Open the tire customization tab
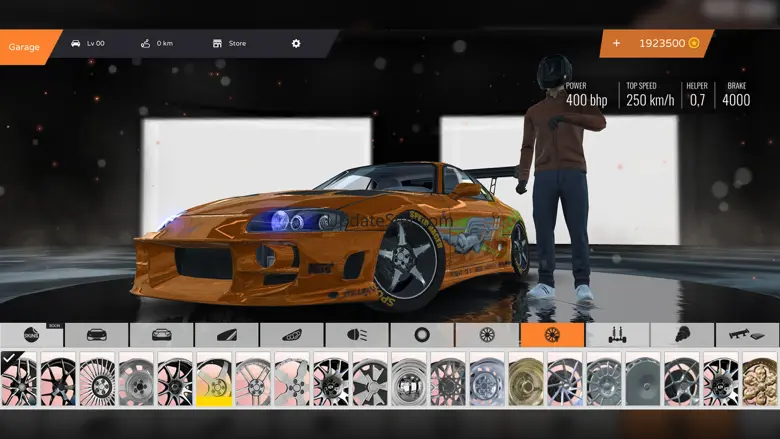 (421, 335)
